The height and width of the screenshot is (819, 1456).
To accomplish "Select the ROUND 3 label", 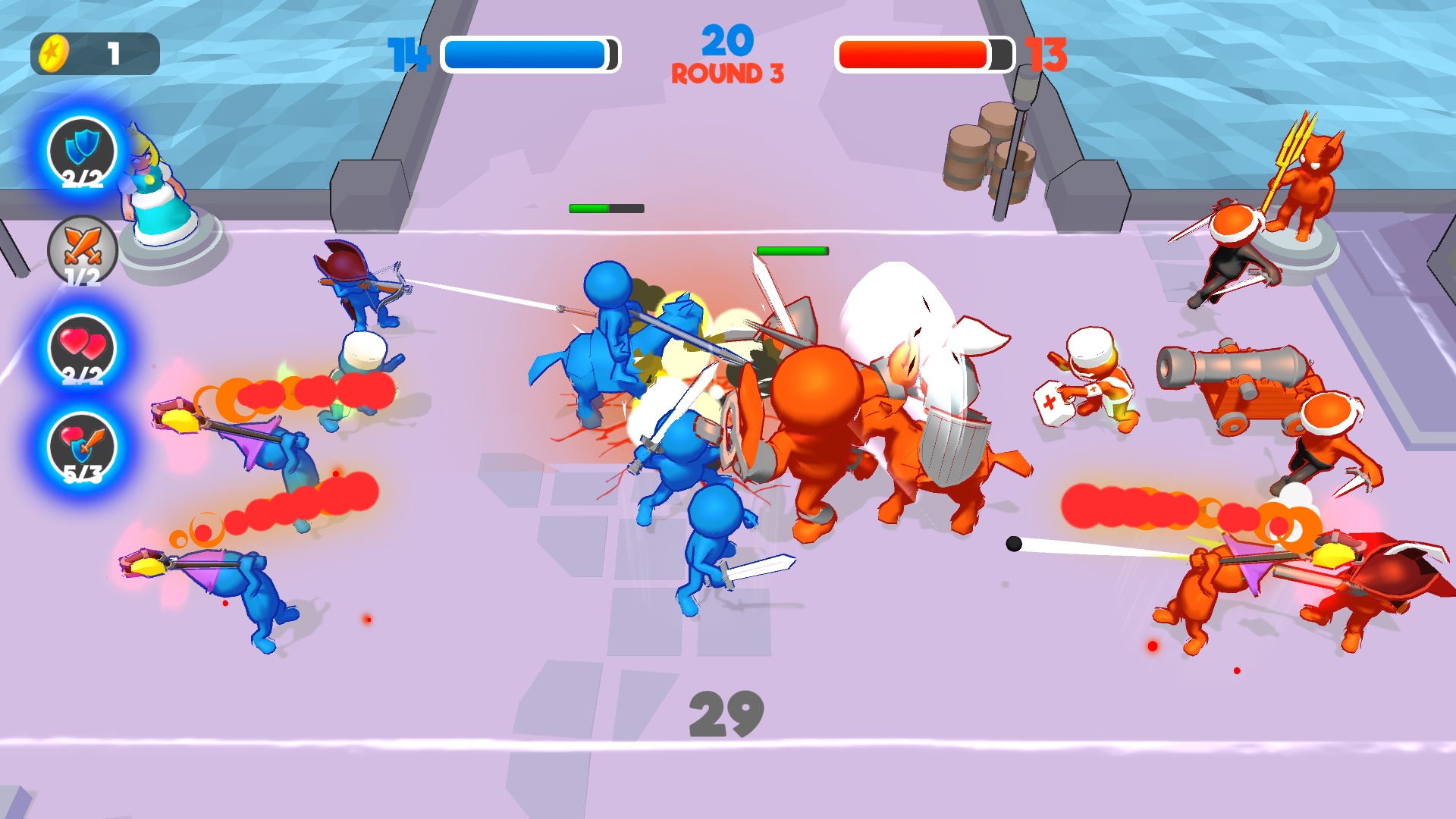I will (x=727, y=74).
